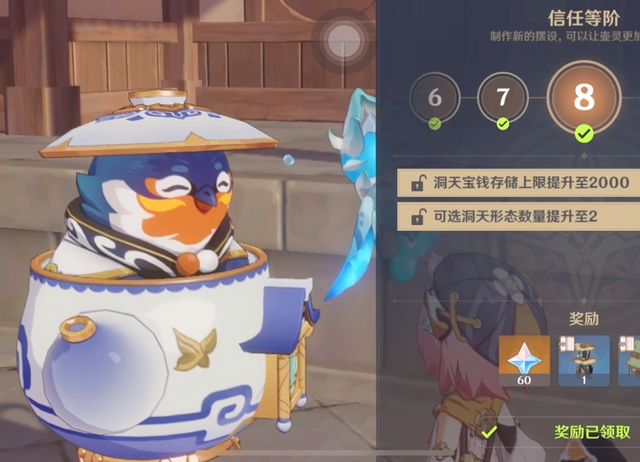640x462 pixels.
Task: Click the 洞天宝钱存储上限提升至2000 unlock row
Action: 516,182
